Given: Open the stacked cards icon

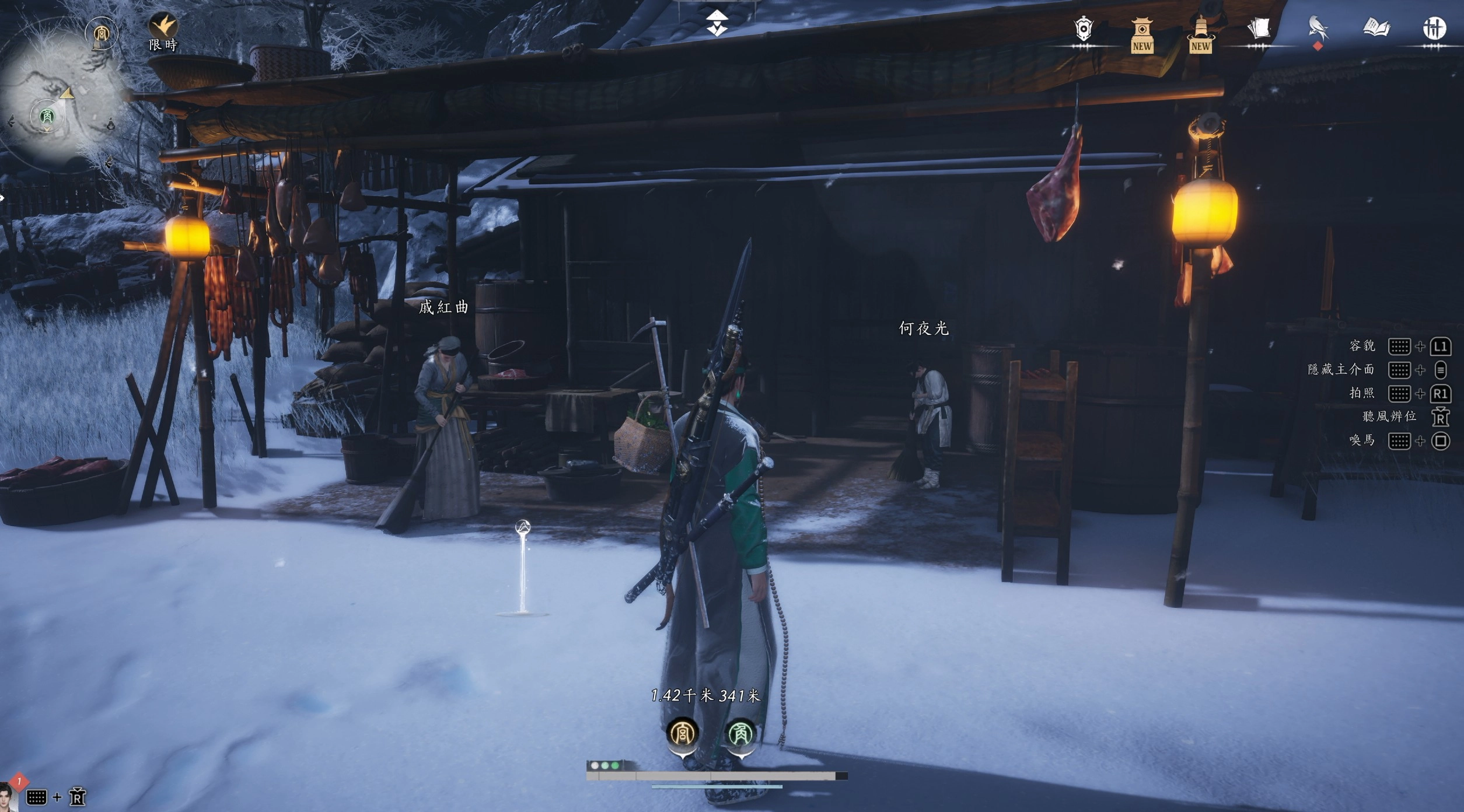Looking at the screenshot, I should pyautogui.click(x=1259, y=29).
